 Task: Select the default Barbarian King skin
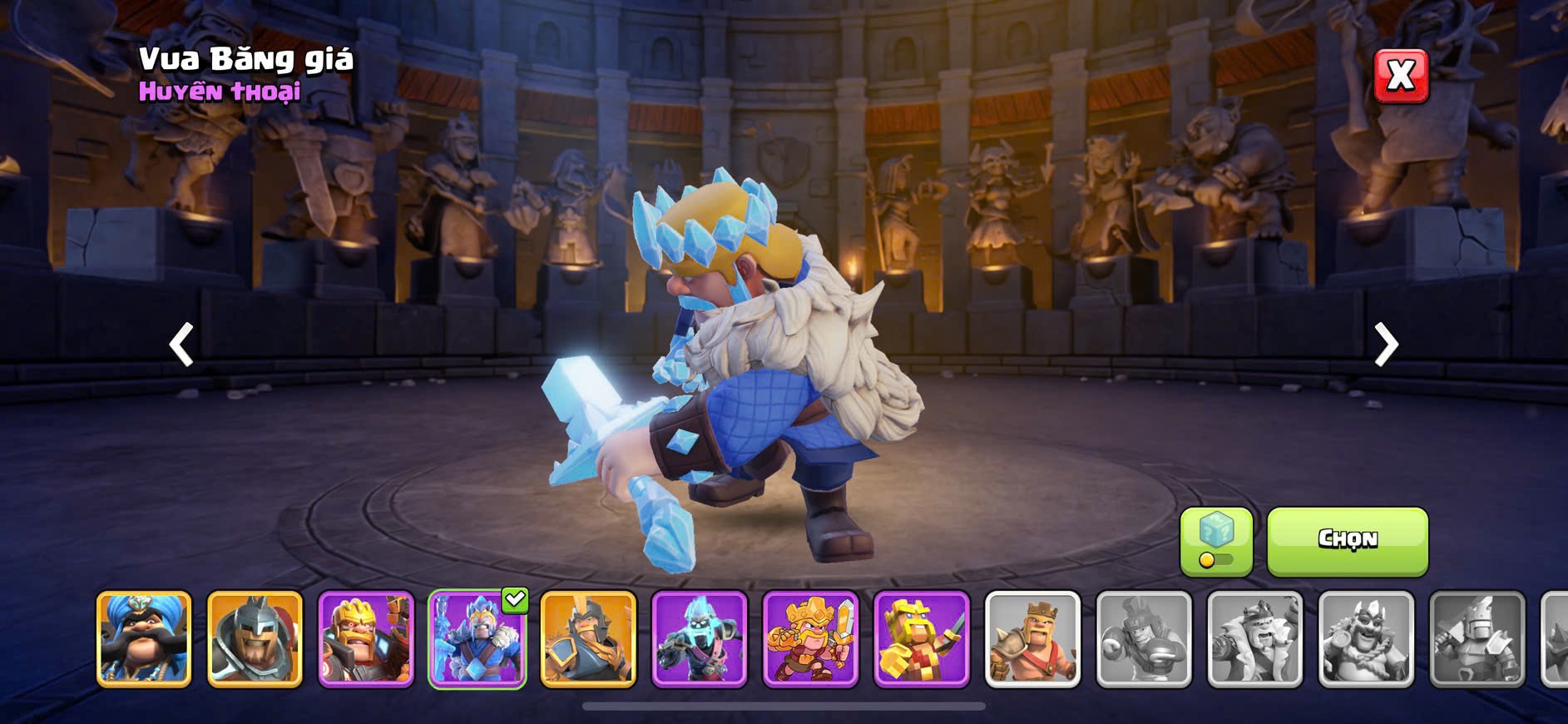[1032, 639]
